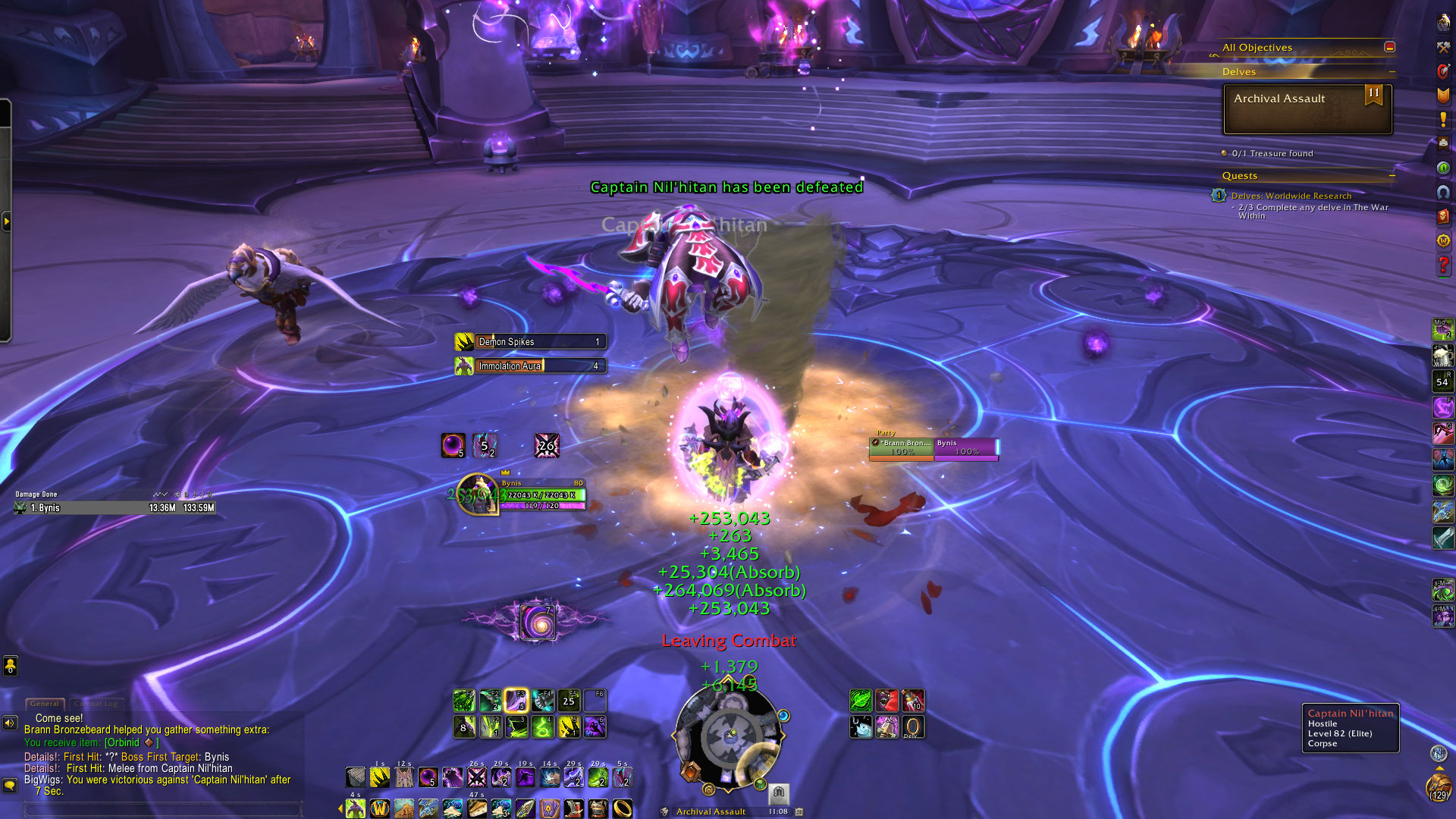Click the yellow exclamation mark micro button
This screenshot has height=819, width=1456.
click(1443, 120)
